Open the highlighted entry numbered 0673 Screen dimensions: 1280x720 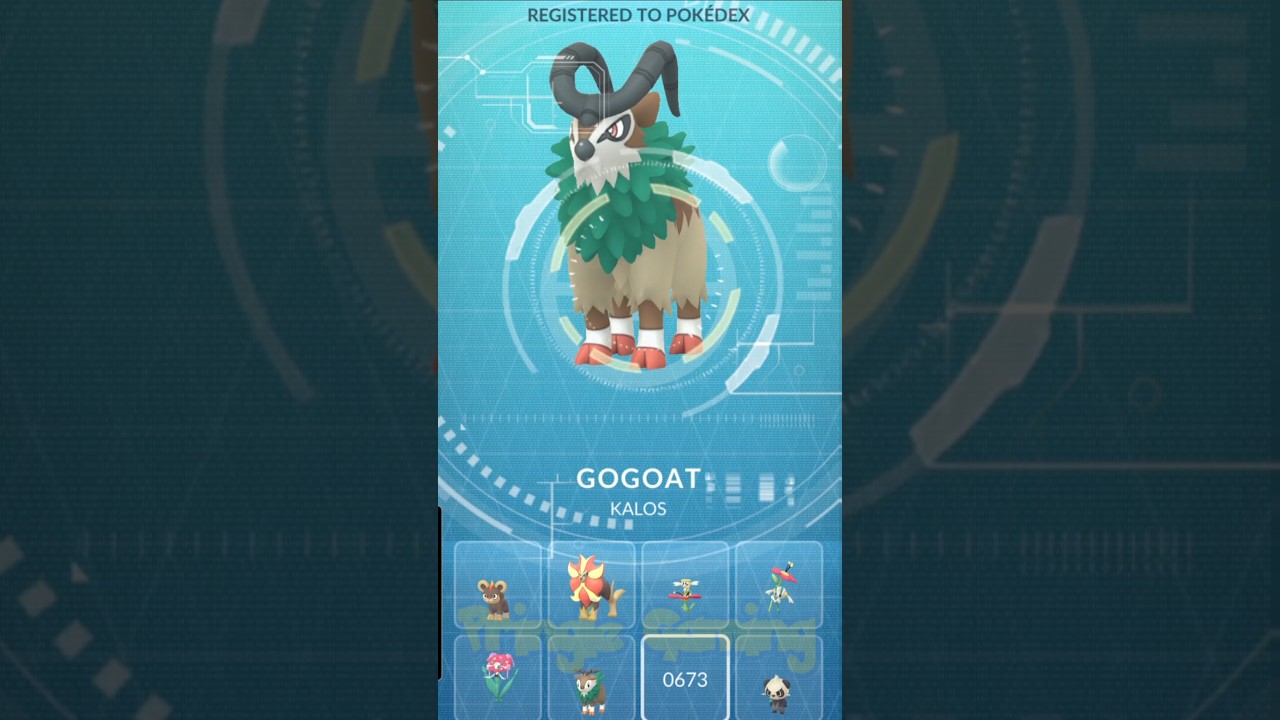pyautogui.click(x=685, y=680)
